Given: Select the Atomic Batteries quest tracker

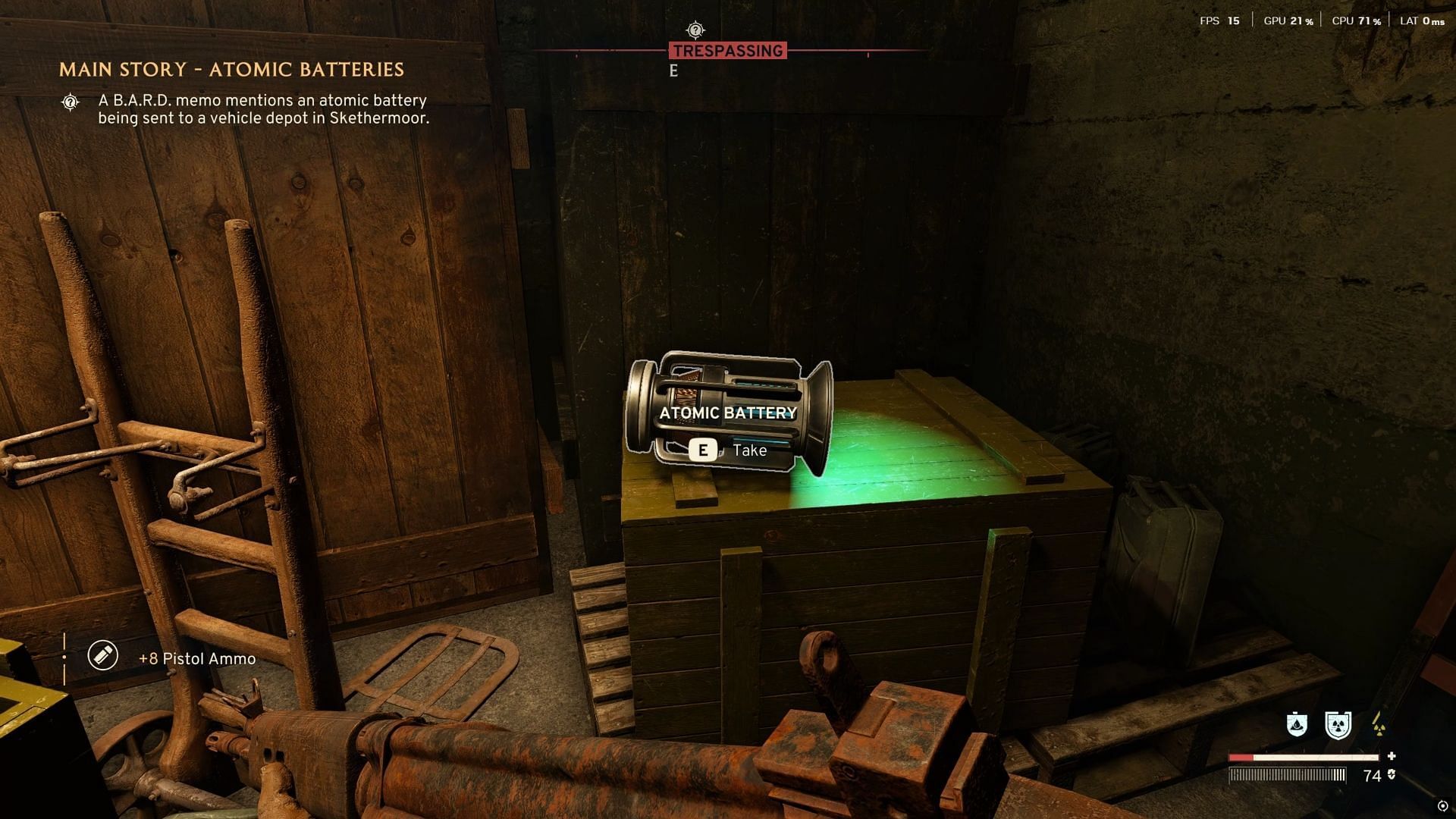Looking at the screenshot, I should pos(231,70).
